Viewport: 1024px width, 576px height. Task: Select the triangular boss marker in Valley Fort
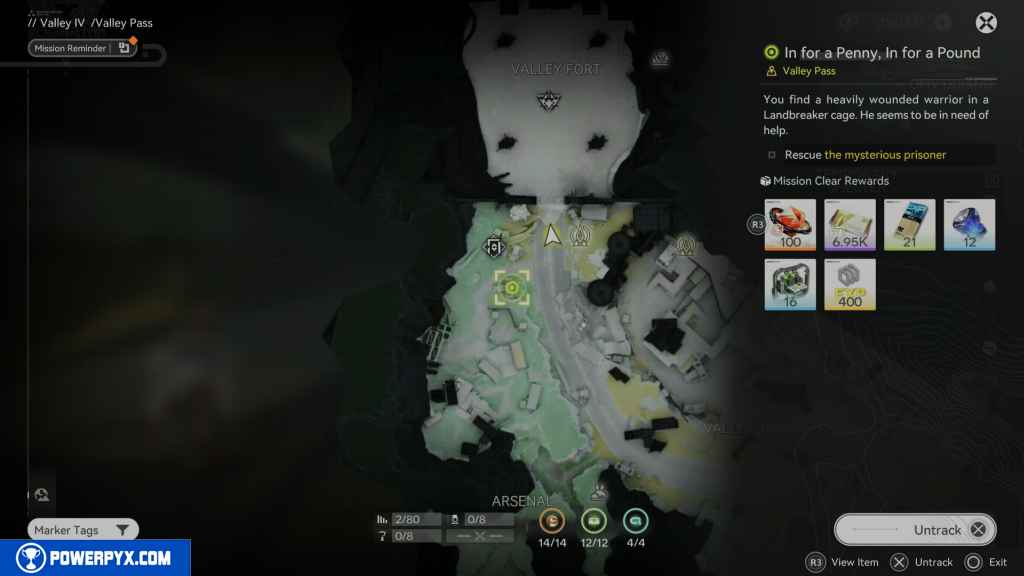pyautogui.click(x=548, y=99)
